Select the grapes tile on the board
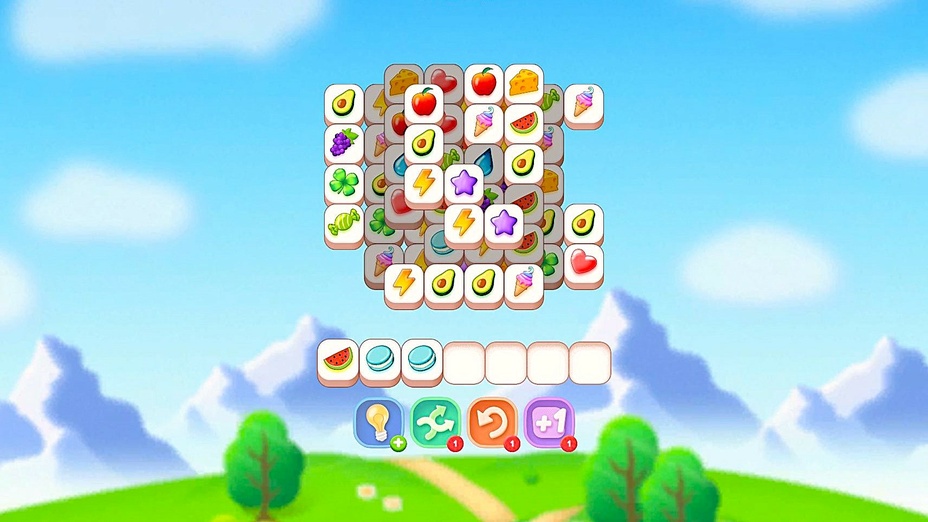The height and width of the screenshot is (522, 928). point(343,143)
